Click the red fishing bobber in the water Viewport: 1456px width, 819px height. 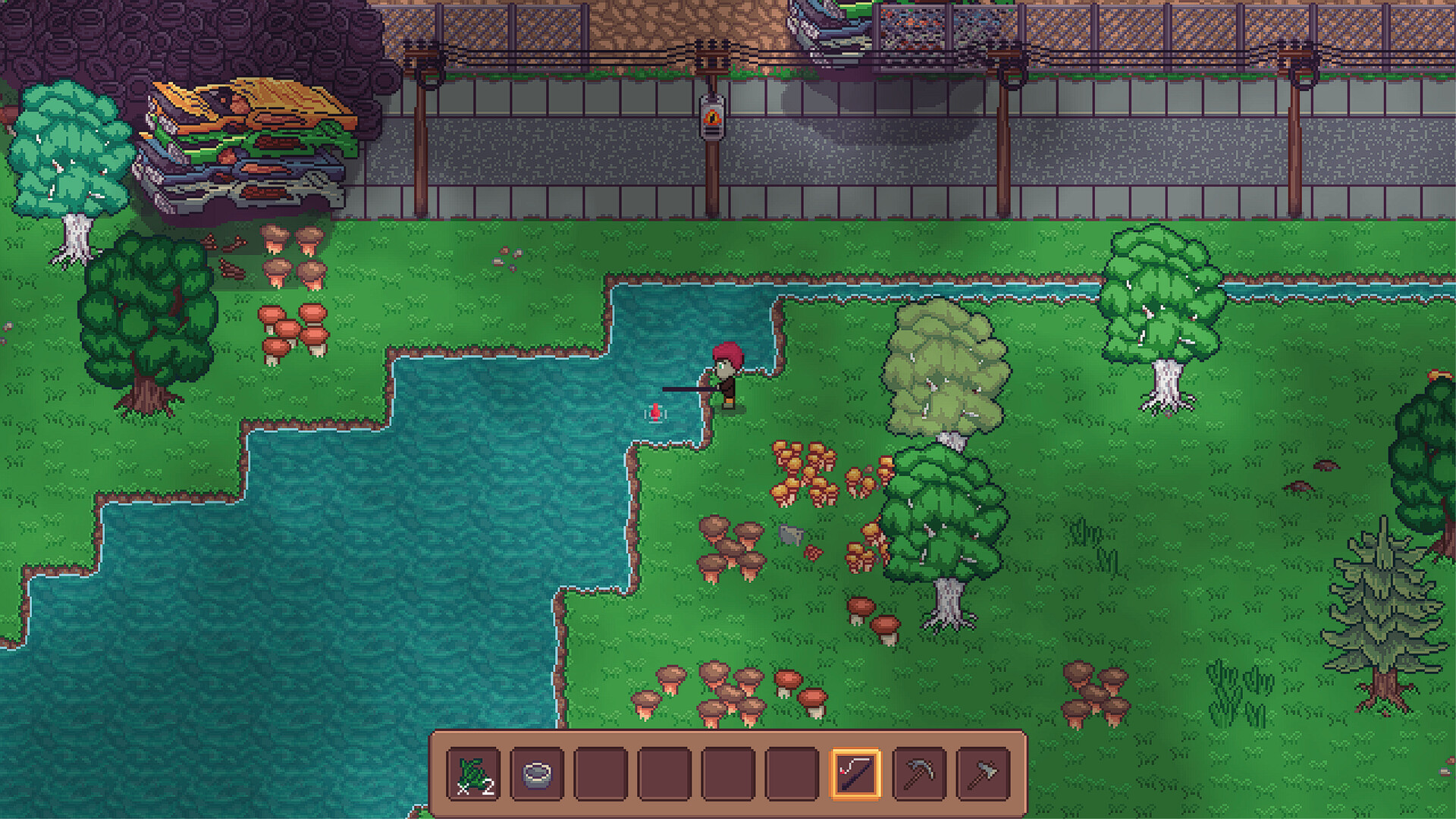[654, 413]
